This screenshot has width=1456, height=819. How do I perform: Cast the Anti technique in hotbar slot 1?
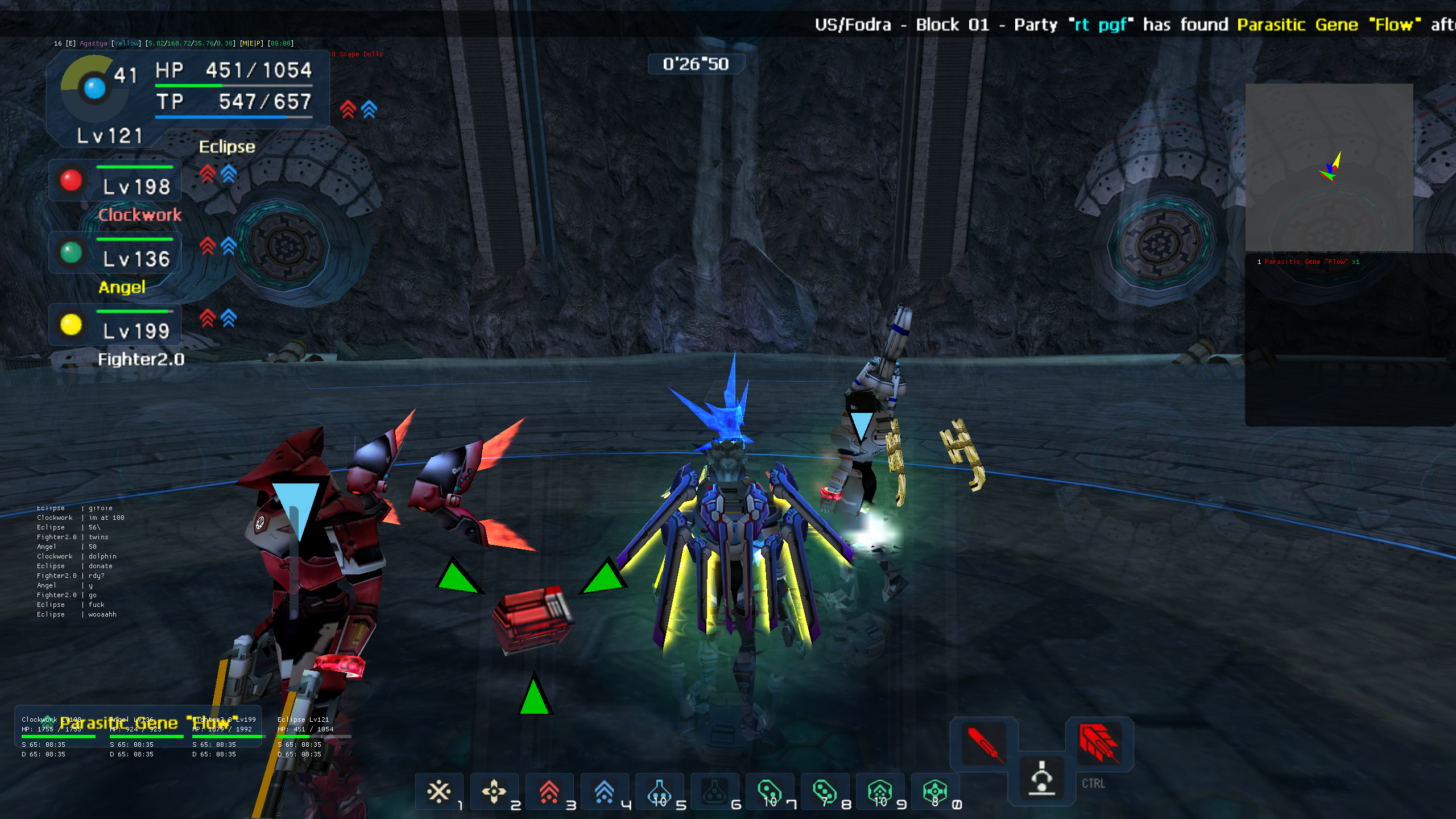click(439, 792)
